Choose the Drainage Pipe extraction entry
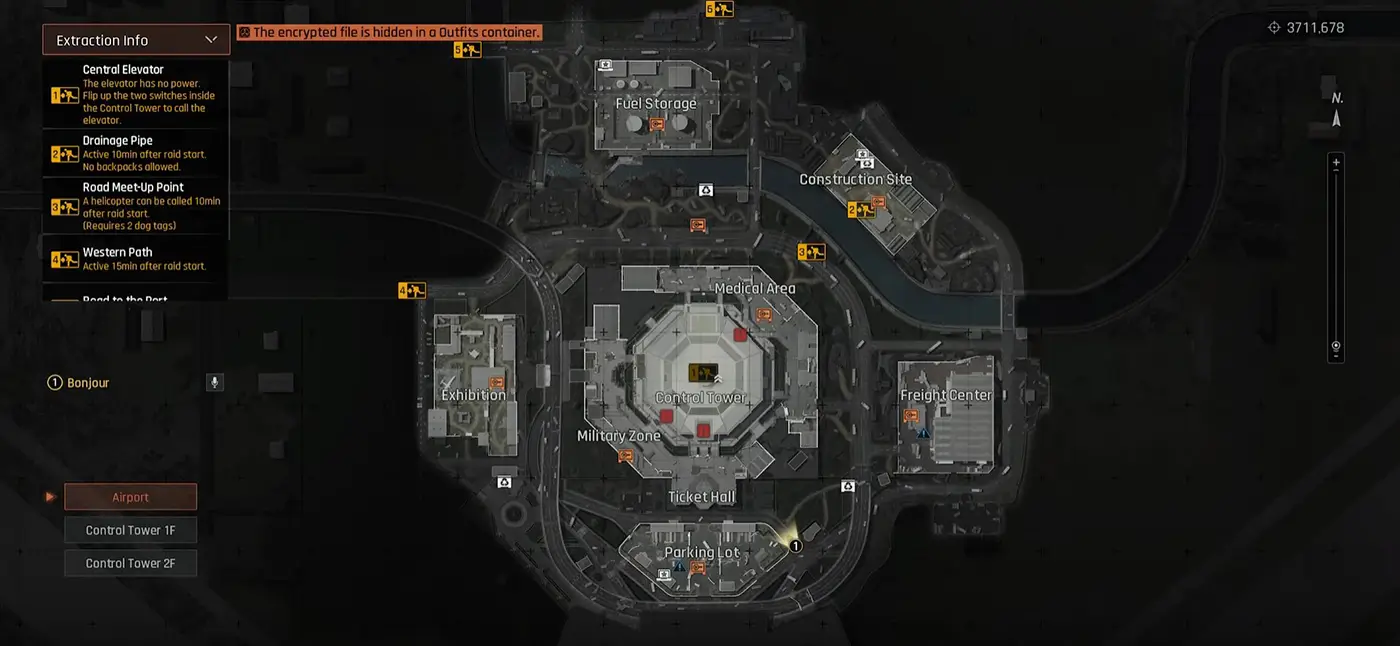The height and width of the screenshot is (646, 1400). point(135,153)
